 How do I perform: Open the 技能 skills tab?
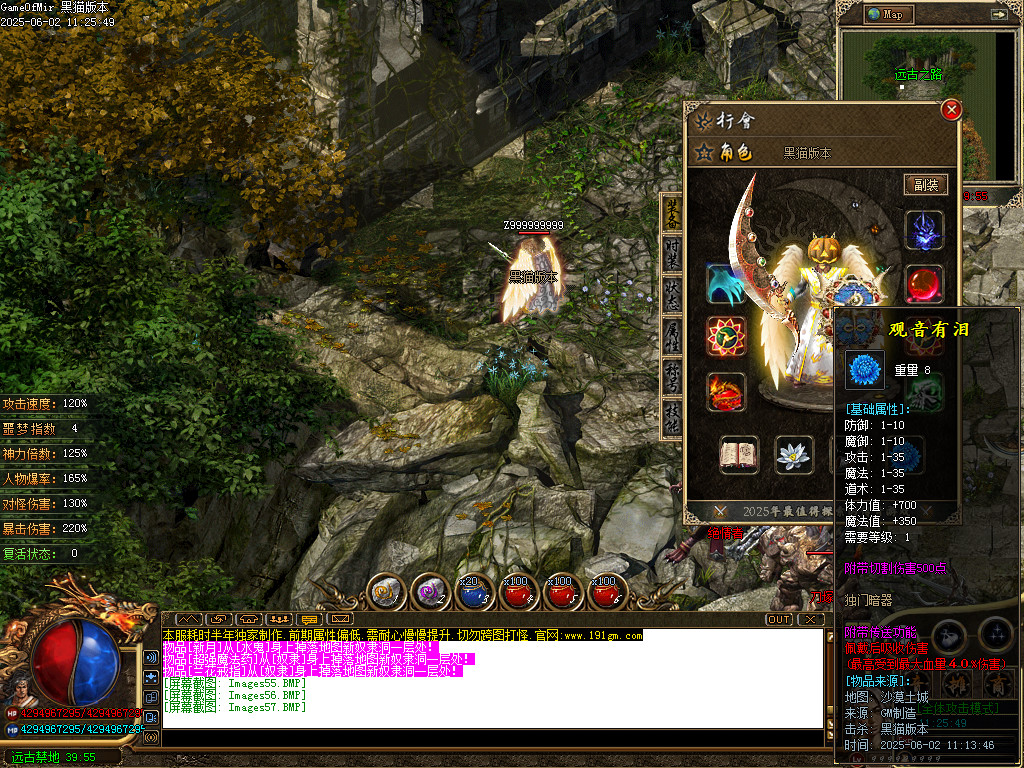click(x=673, y=417)
